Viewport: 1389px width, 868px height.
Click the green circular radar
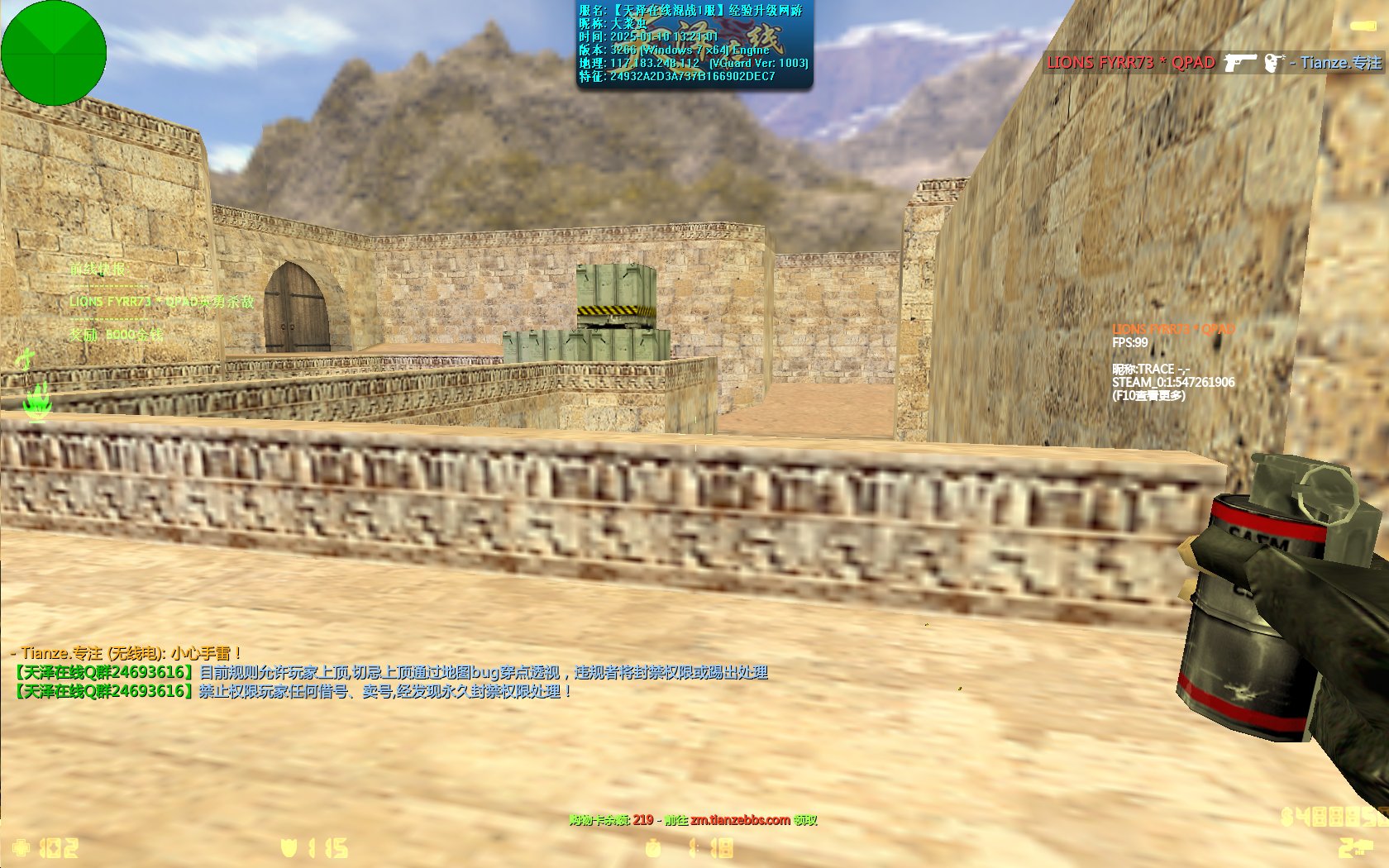pos(54,53)
